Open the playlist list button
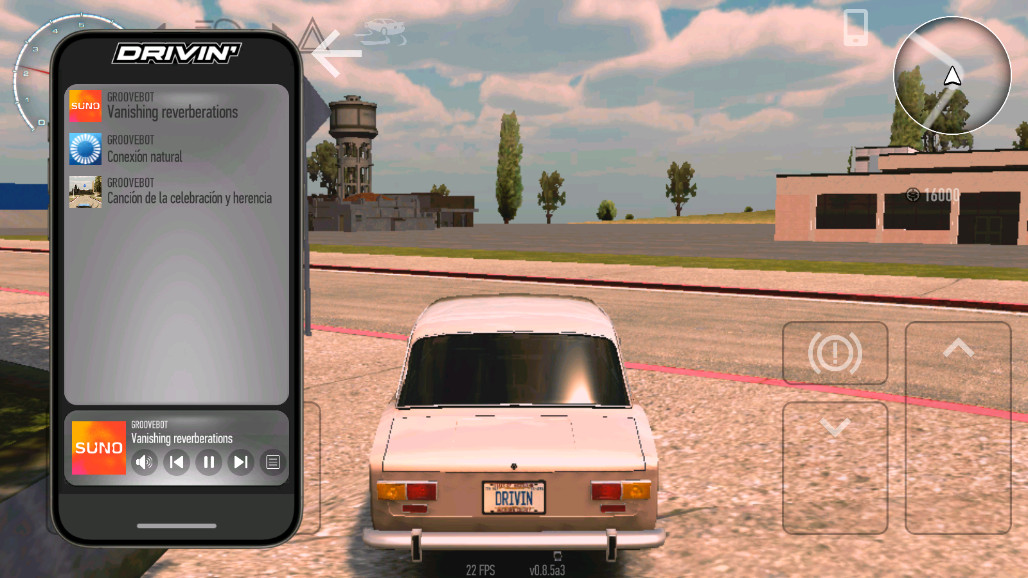The image size is (1028, 578). (272, 461)
